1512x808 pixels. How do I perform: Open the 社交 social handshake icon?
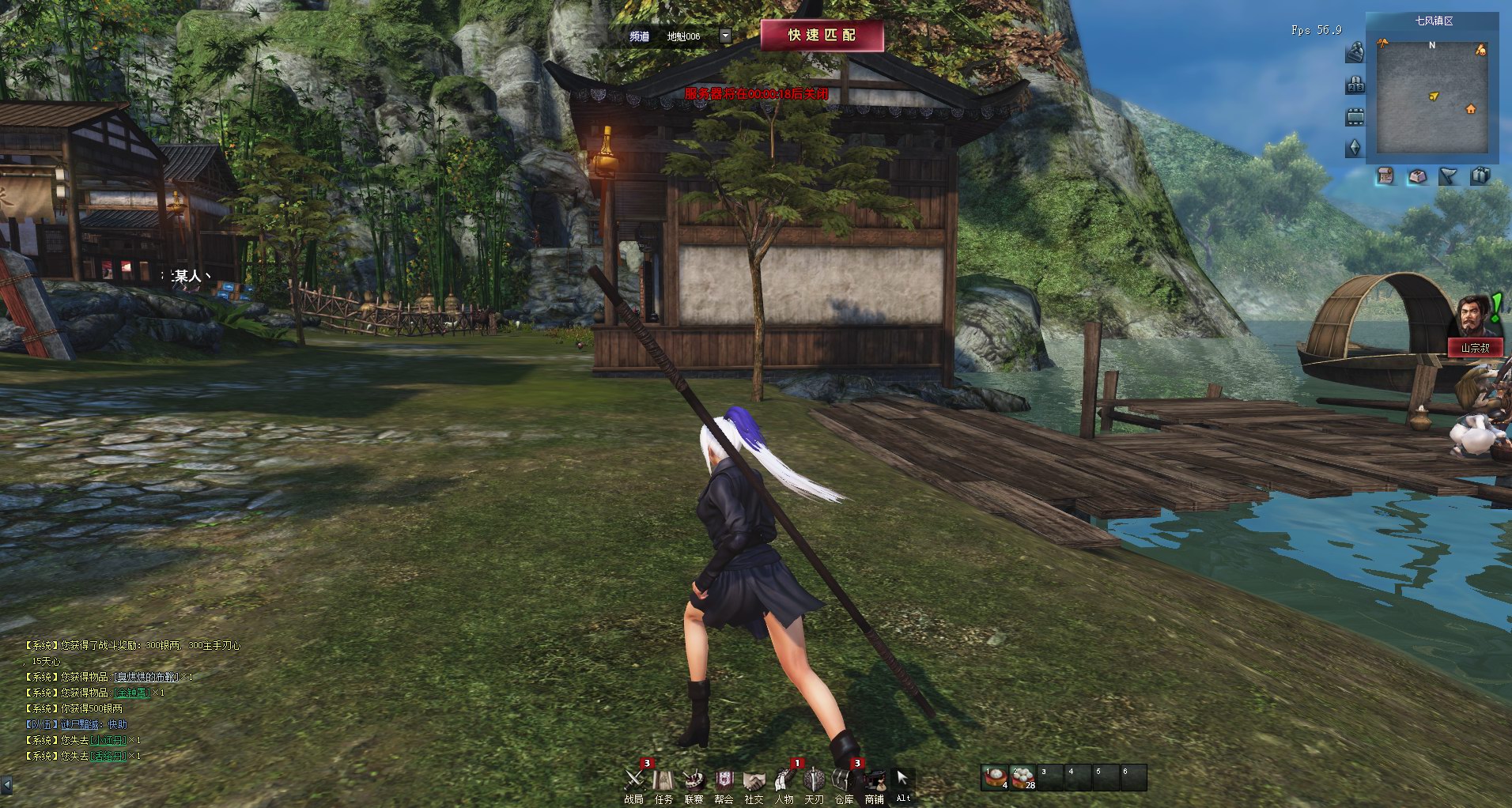coord(754,780)
